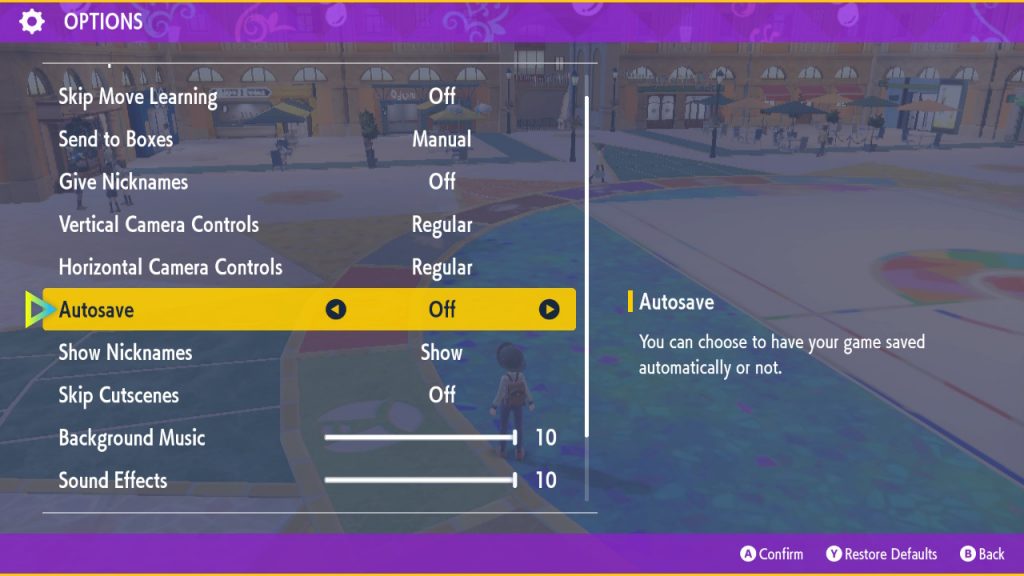Choose the Skip Cutscenes setting
Viewport: 1024px width, 576px height.
click(119, 395)
